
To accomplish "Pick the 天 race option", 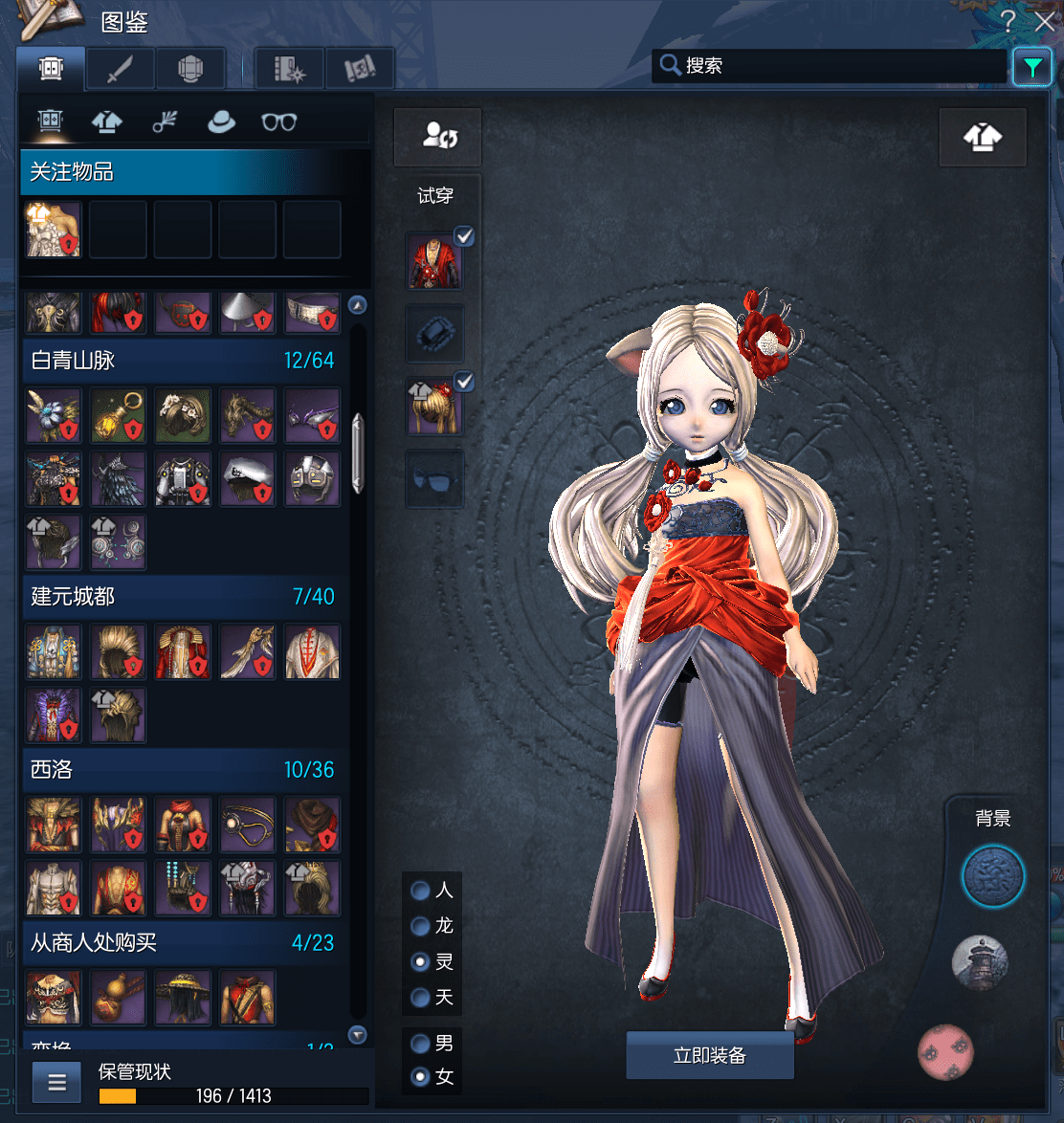I will point(420,998).
